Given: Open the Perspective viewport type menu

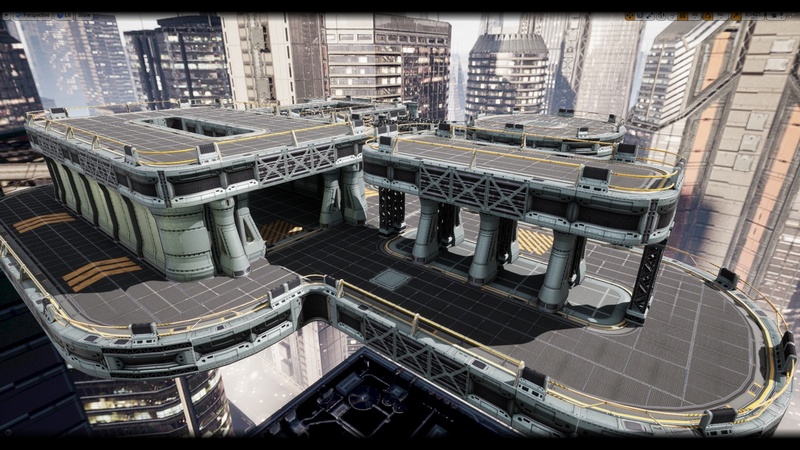Looking at the screenshot, I should (35, 15).
